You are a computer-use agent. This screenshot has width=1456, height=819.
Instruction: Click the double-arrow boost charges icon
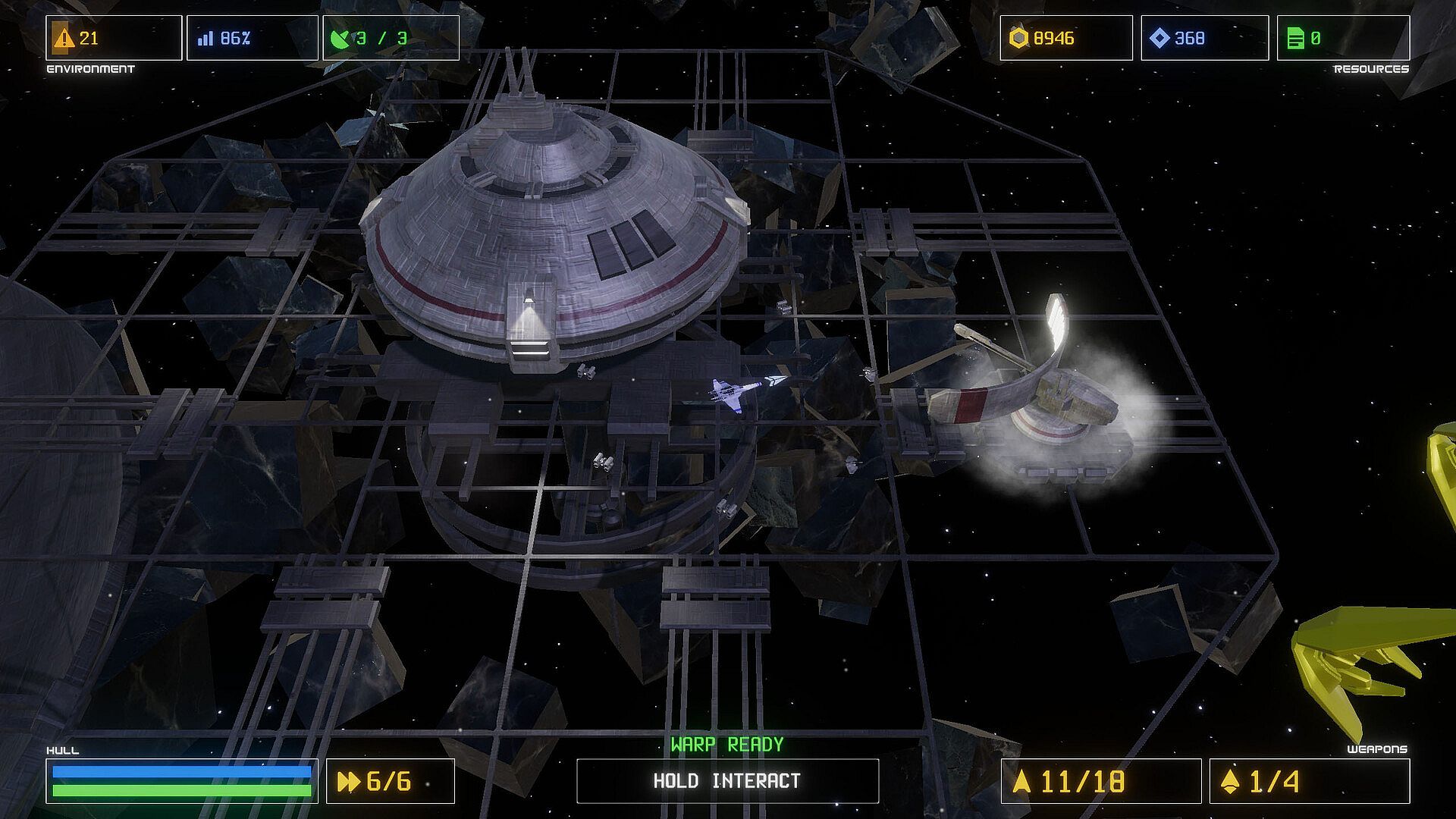coord(349,781)
